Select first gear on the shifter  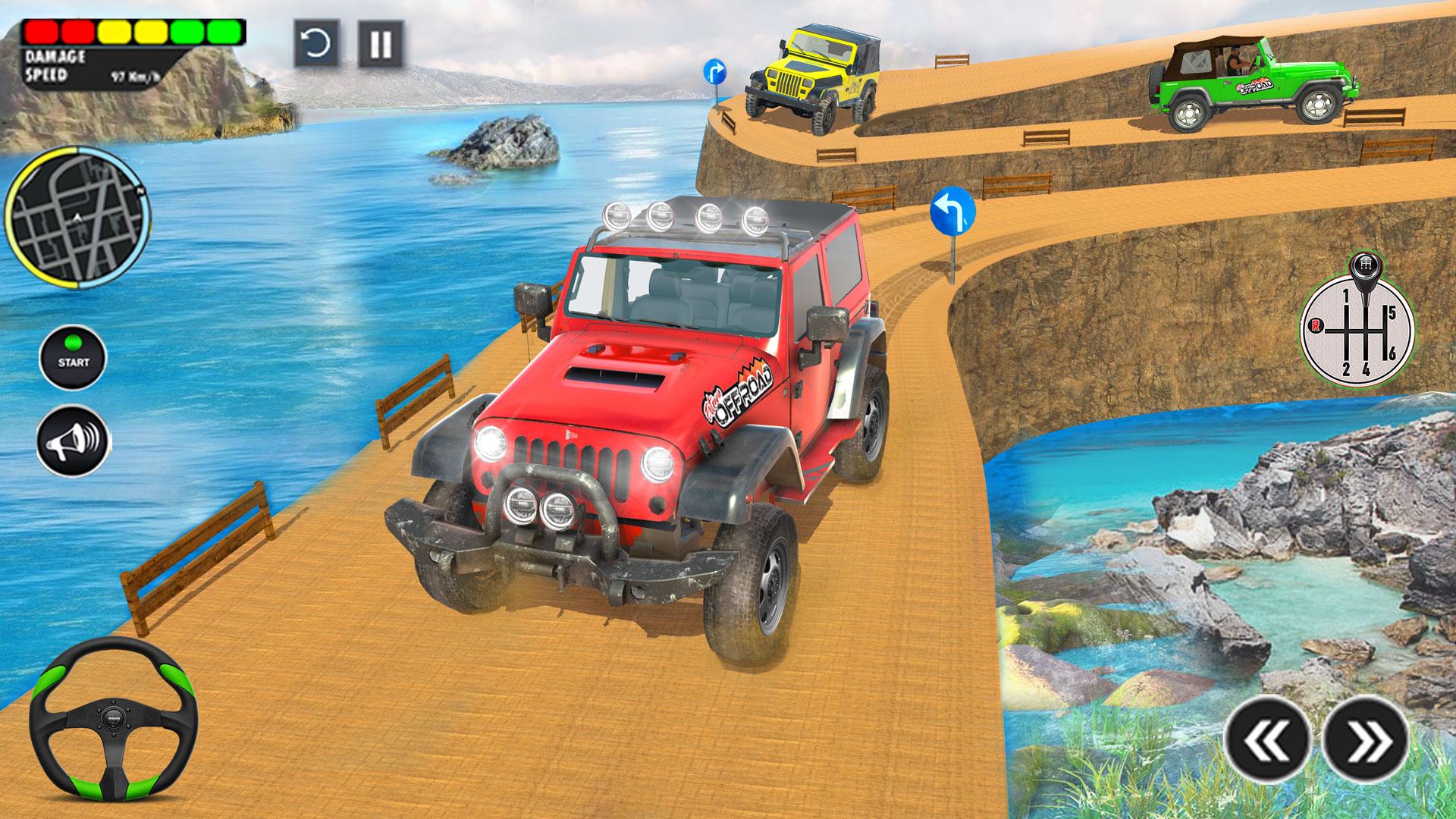coord(1347,296)
